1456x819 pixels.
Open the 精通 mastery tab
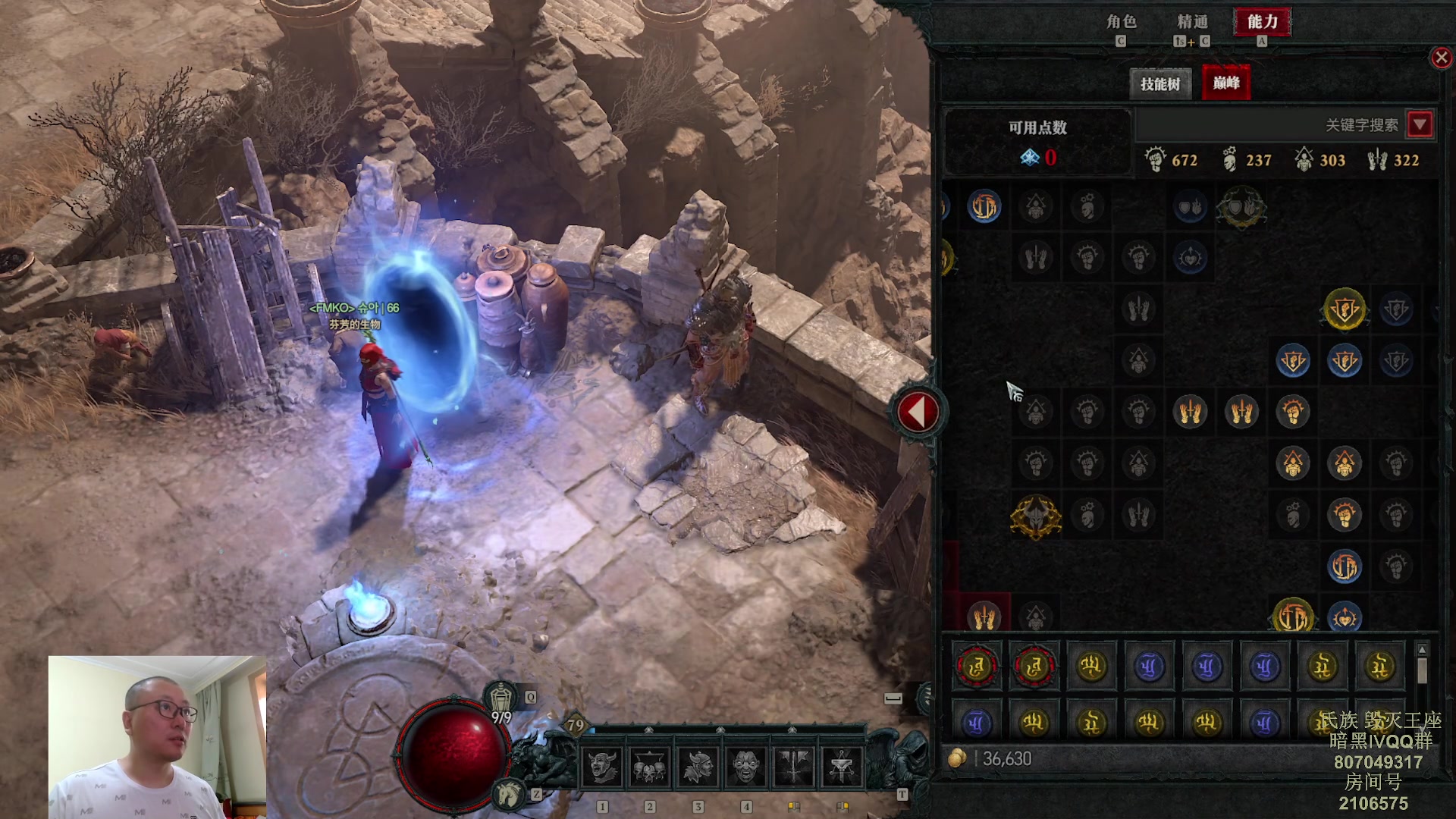(1192, 22)
